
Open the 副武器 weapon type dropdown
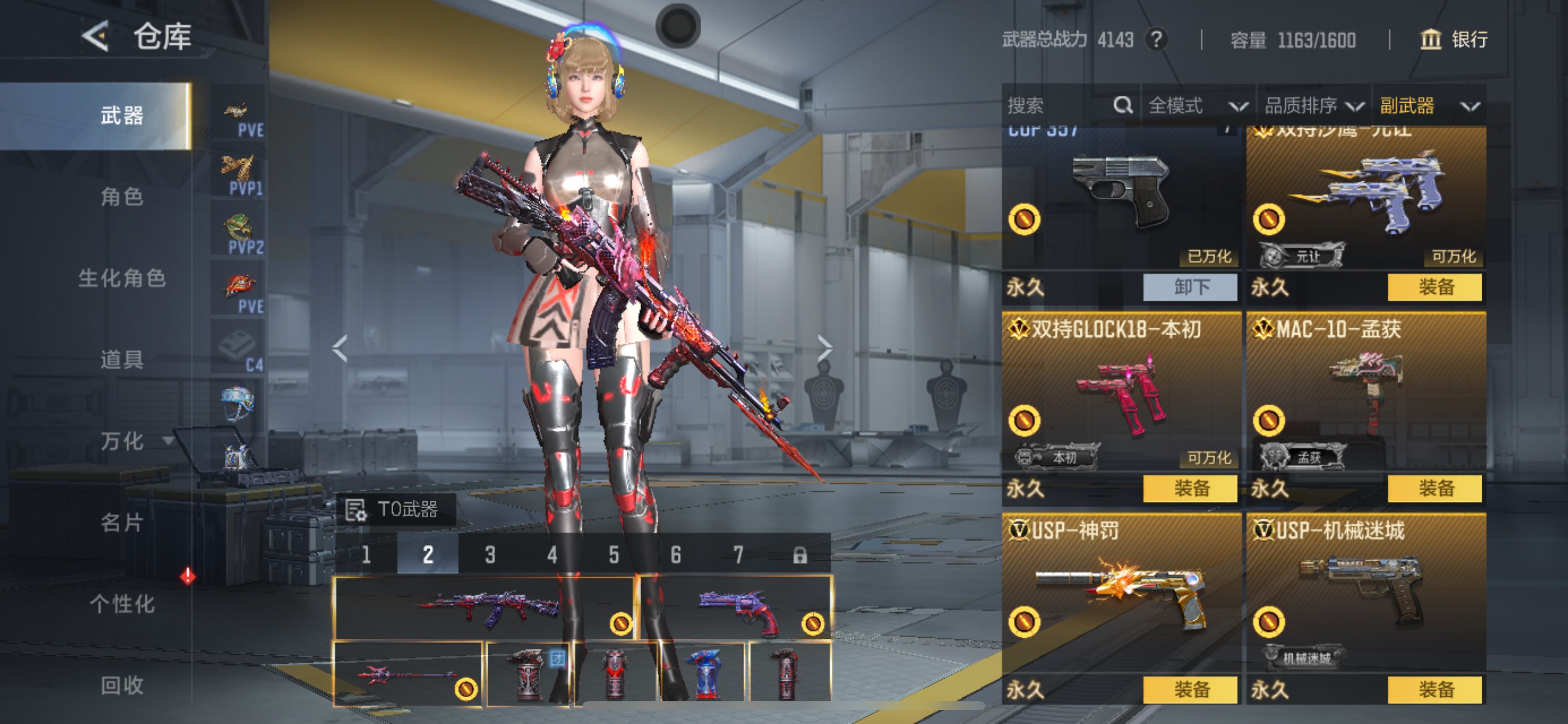click(1428, 106)
